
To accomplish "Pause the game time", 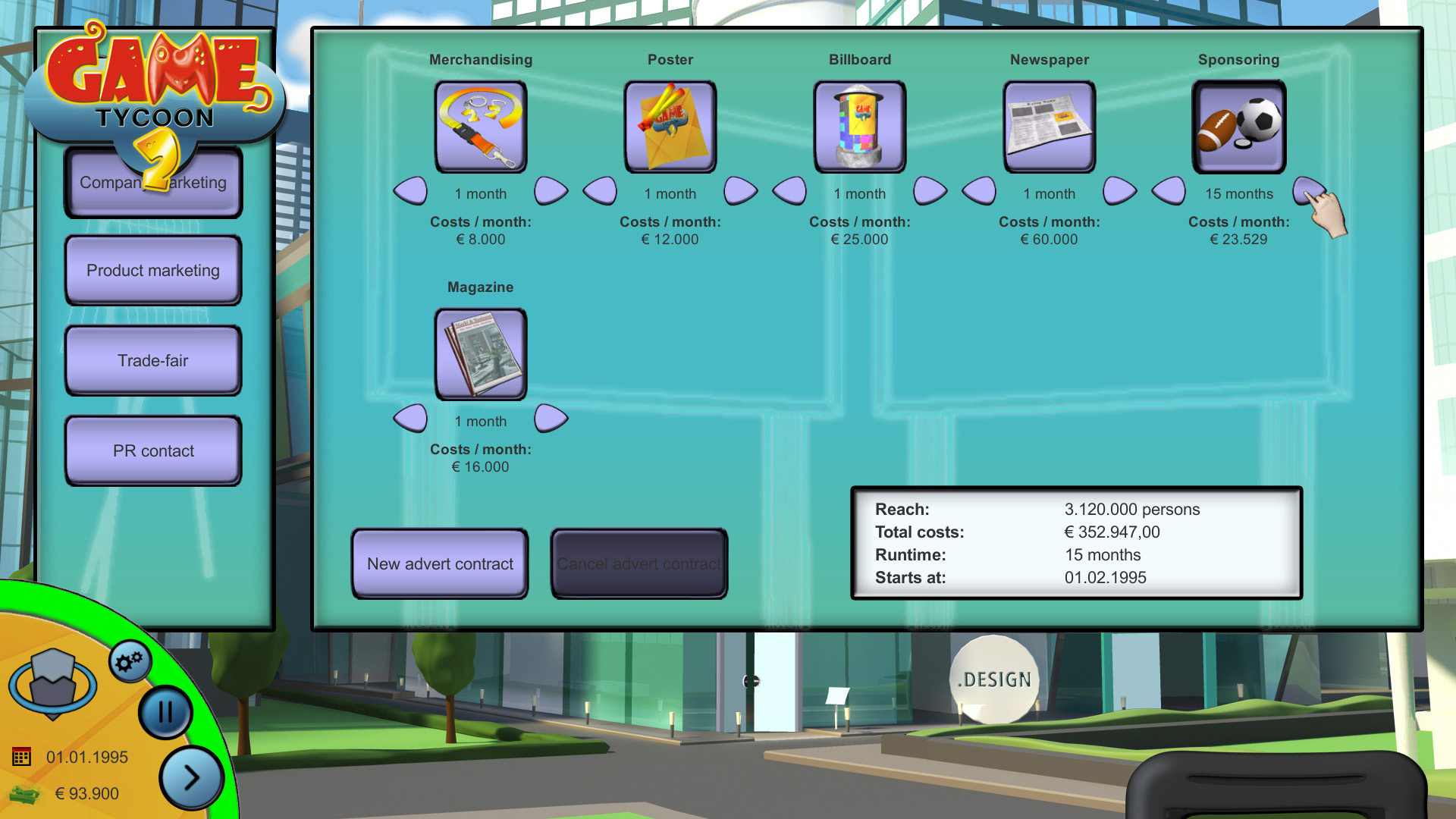I will point(165,713).
